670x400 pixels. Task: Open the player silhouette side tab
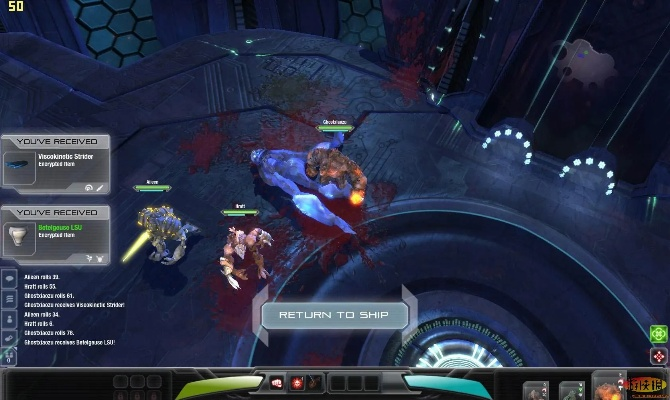click(x=9, y=318)
